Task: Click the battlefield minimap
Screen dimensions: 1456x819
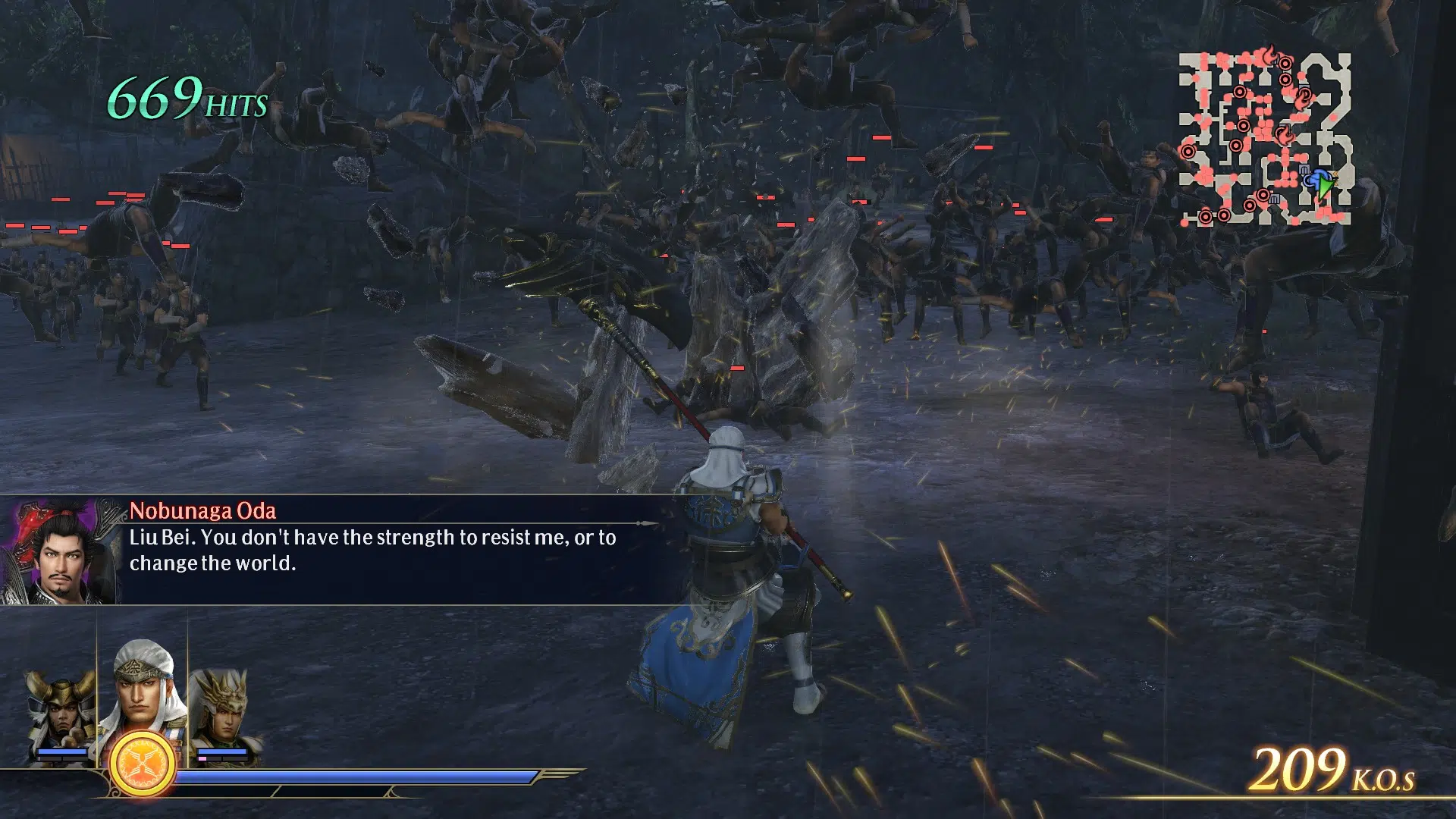Action: pyautogui.click(x=1265, y=138)
